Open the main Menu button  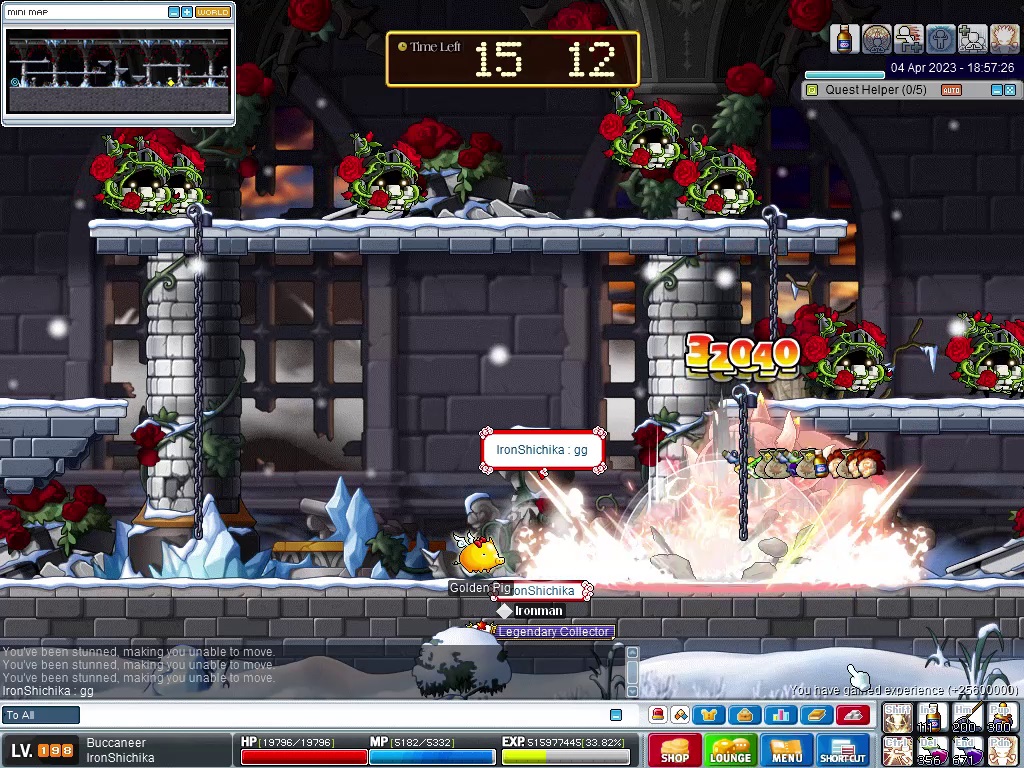pyautogui.click(x=786, y=750)
